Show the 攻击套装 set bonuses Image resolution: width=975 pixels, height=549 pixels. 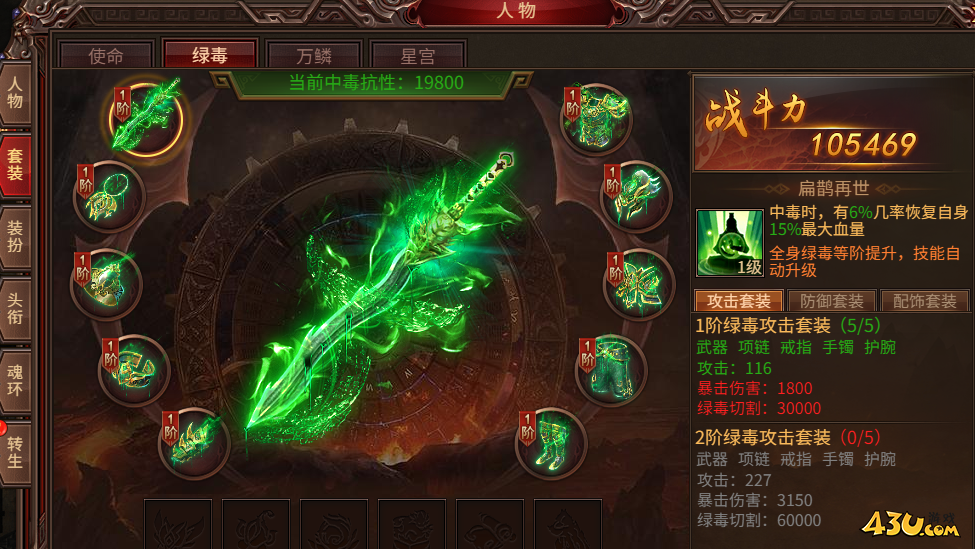(738, 301)
